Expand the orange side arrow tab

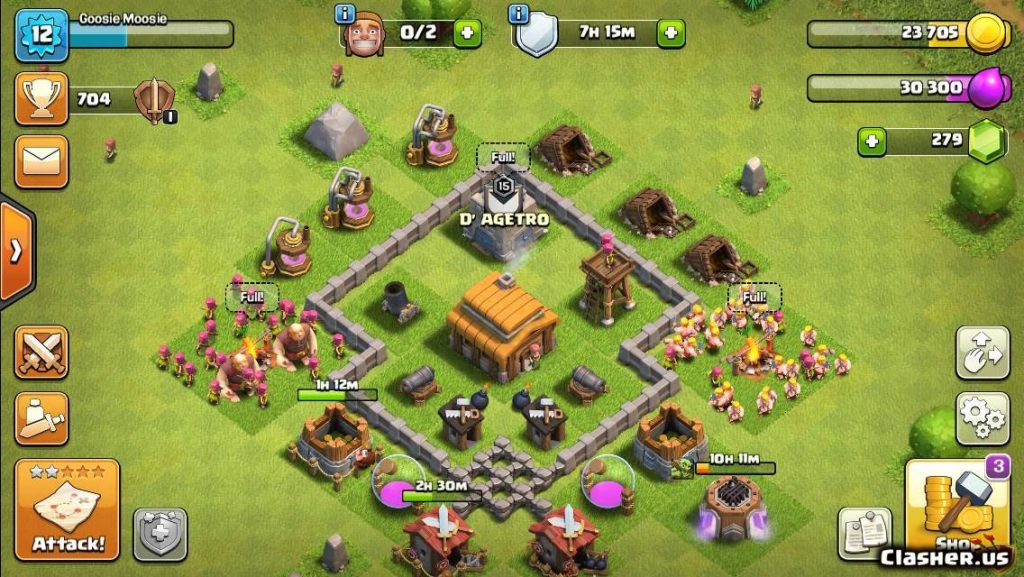tap(17, 251)
